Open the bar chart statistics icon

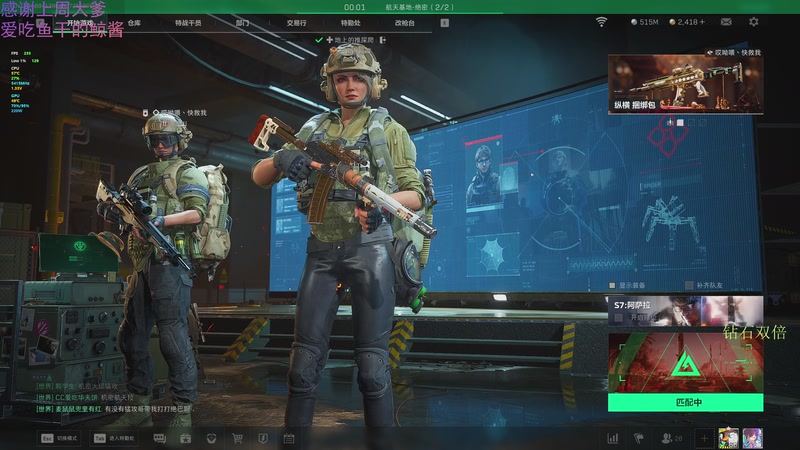tap(613, 438)
